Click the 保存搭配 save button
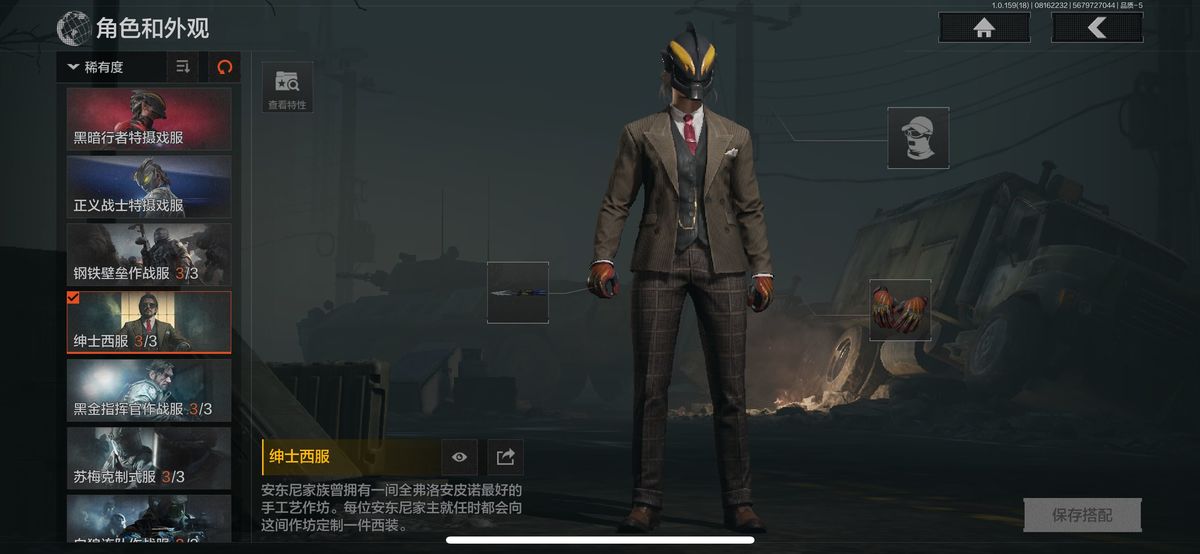Viewport: 1200px width, 554px height. (1081, 515)
